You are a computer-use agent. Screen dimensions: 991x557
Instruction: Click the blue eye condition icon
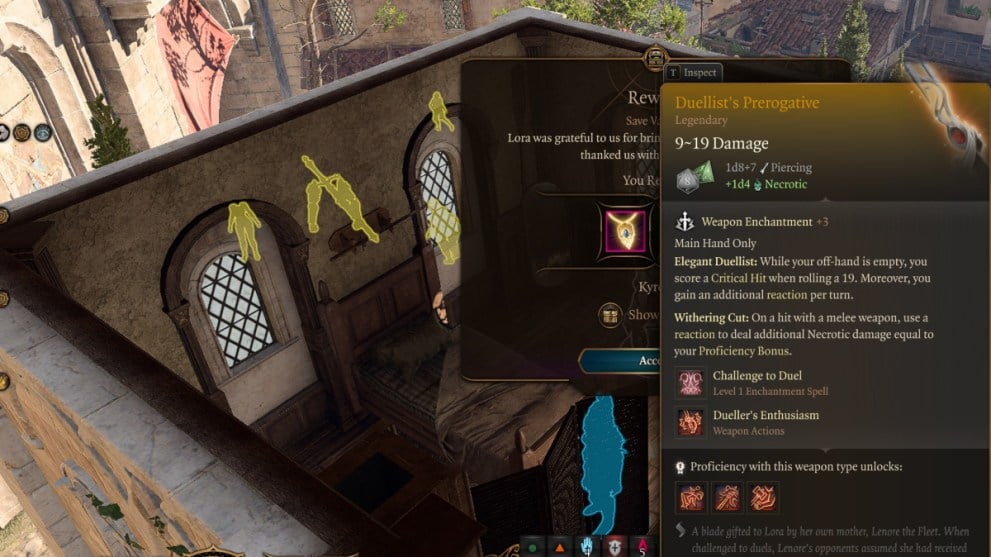pyautogui.click(x=42, y=132)
